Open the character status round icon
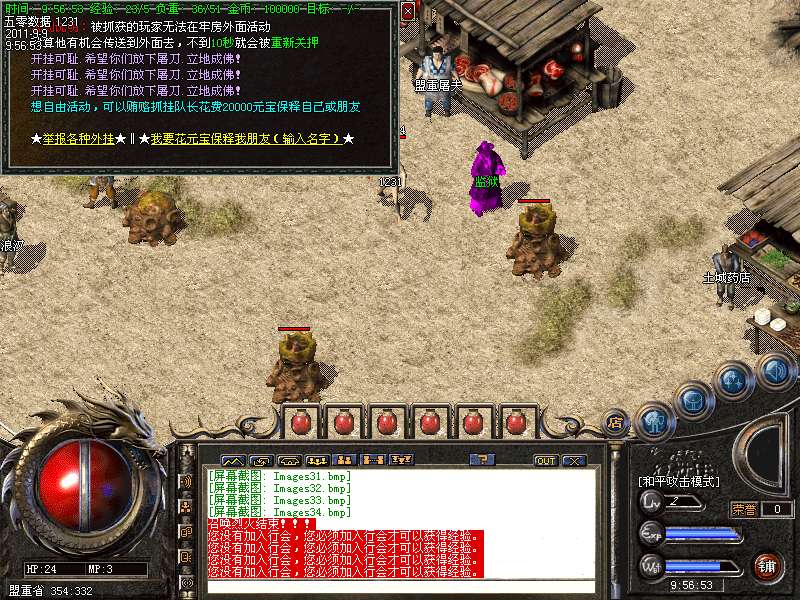Image resolution: width=800 pixels, height=600 pixels. 654,420
